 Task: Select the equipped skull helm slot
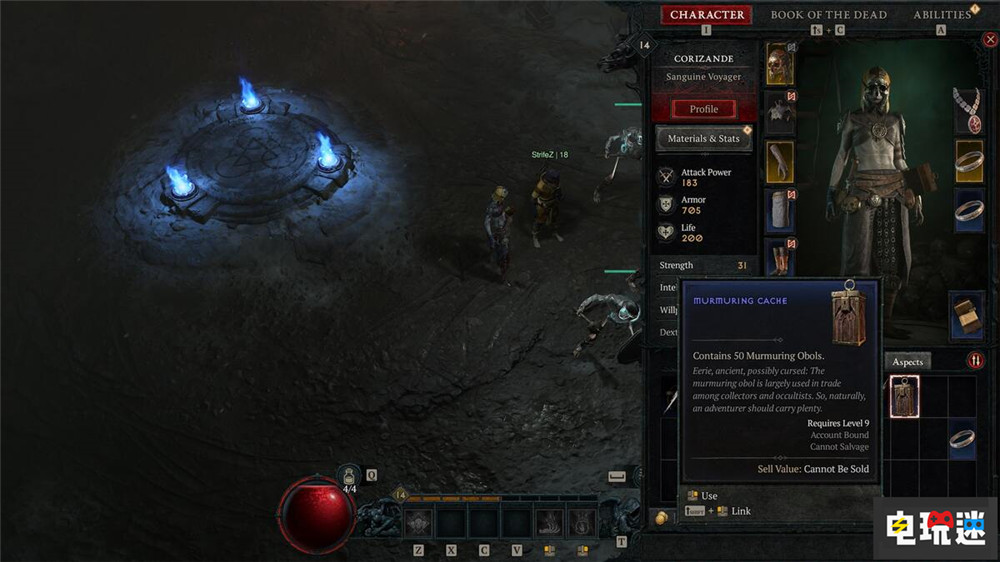(x=780, y=64)
